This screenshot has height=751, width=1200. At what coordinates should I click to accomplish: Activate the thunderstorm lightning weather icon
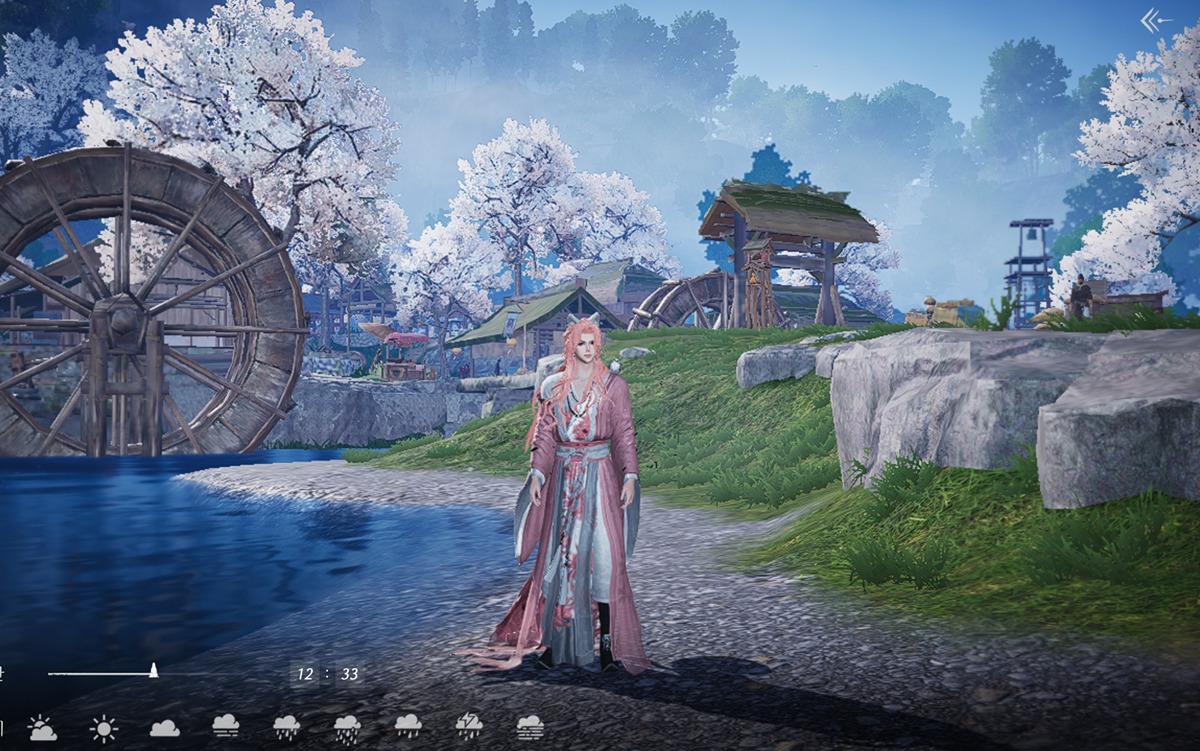[469, 726]
